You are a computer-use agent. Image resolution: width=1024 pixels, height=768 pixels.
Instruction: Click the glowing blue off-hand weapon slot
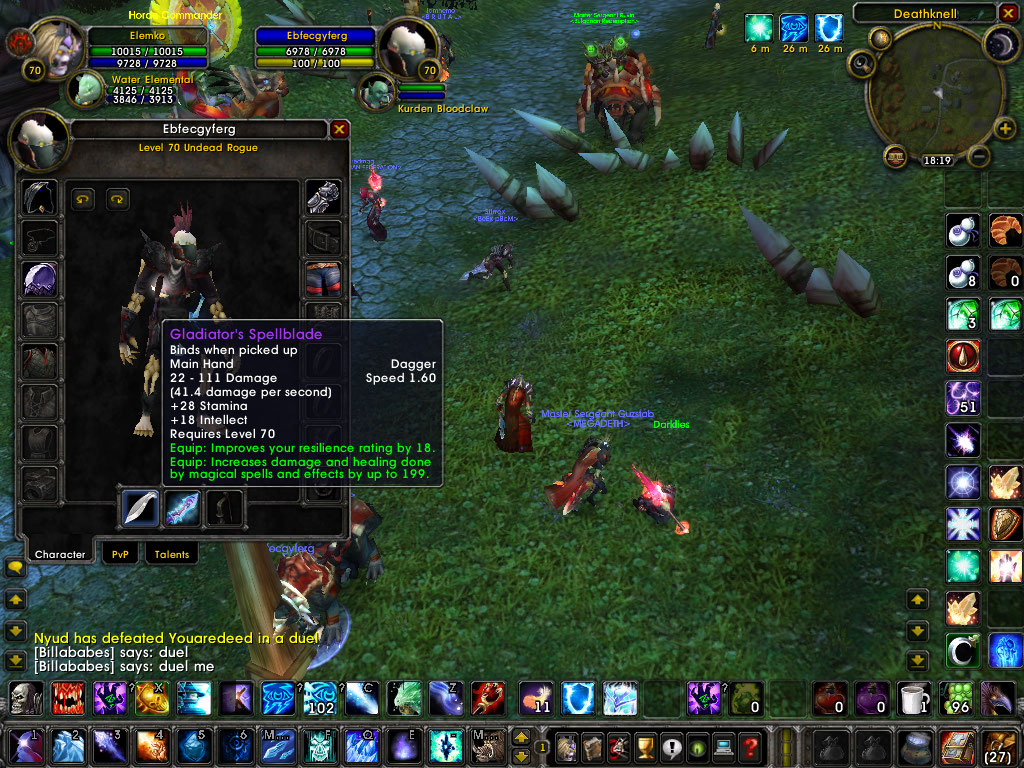182,508
